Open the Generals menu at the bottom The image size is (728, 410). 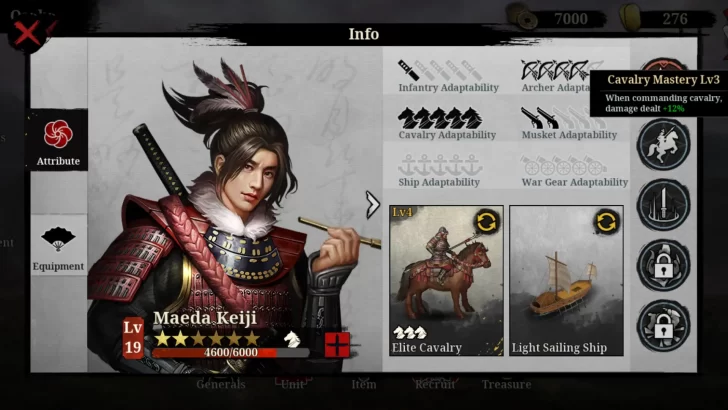pyautogui.click(x=221, y=384)
